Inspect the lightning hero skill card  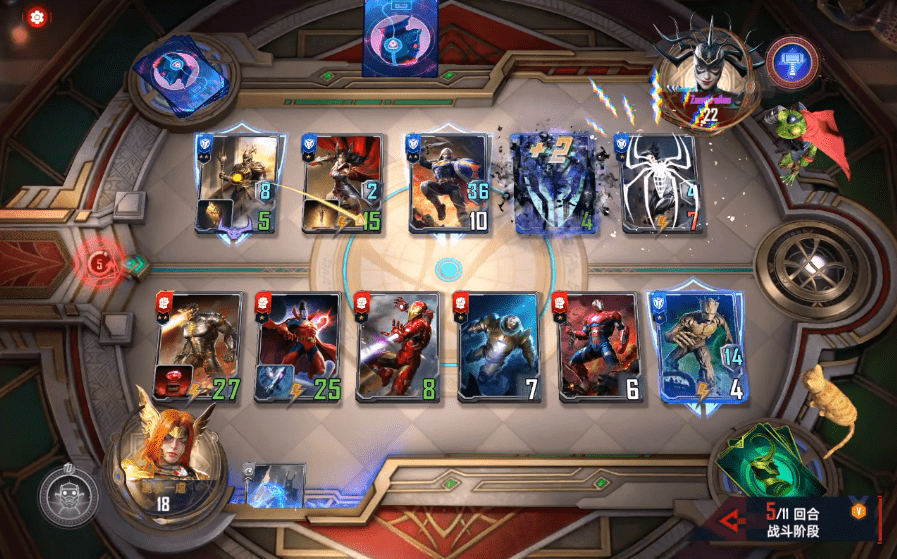[x=275, y=484]
